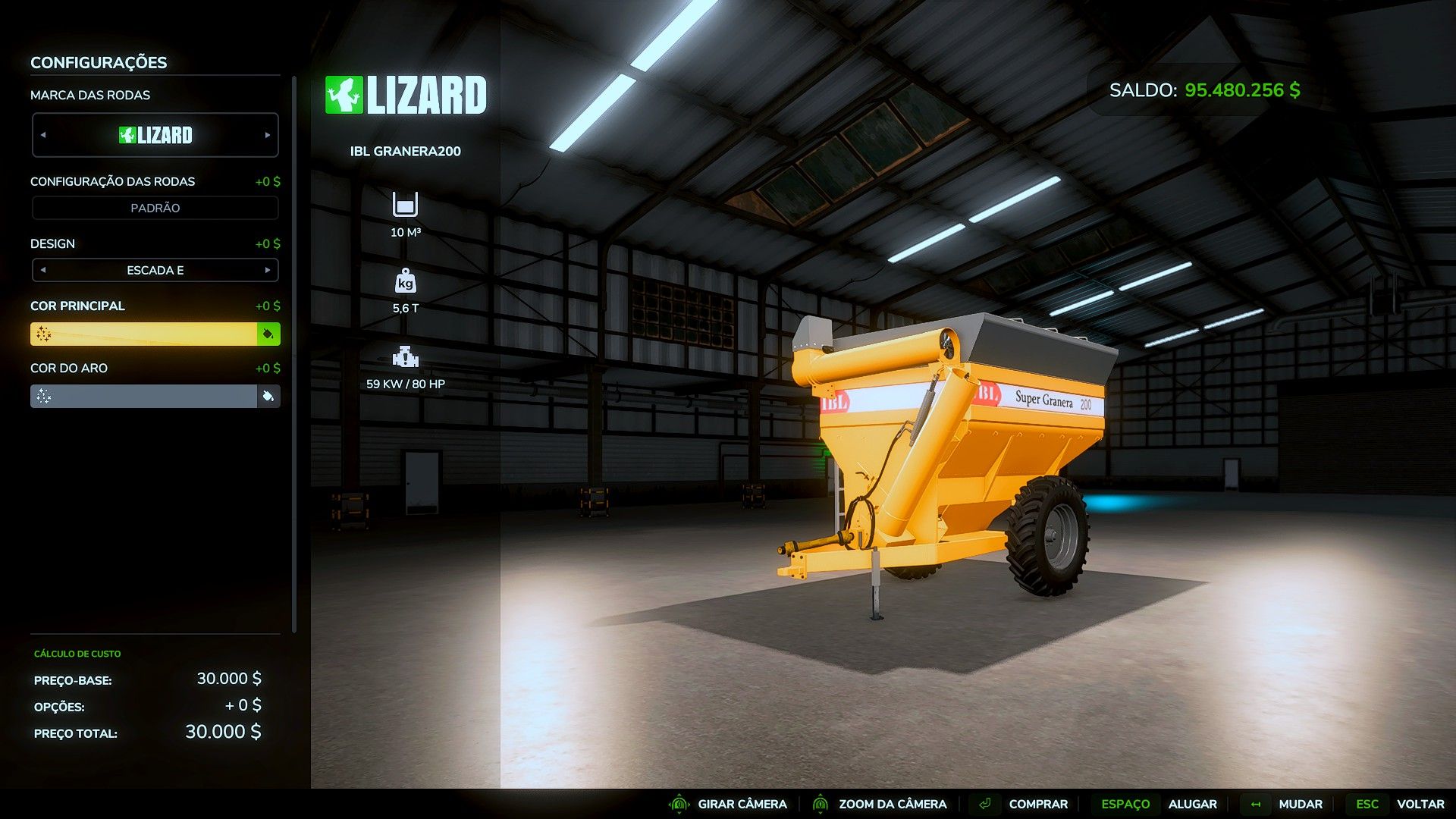Open the grey Cor do Aro color bar
This screenshot has height=819, width=1456.
tap(144, 396)
